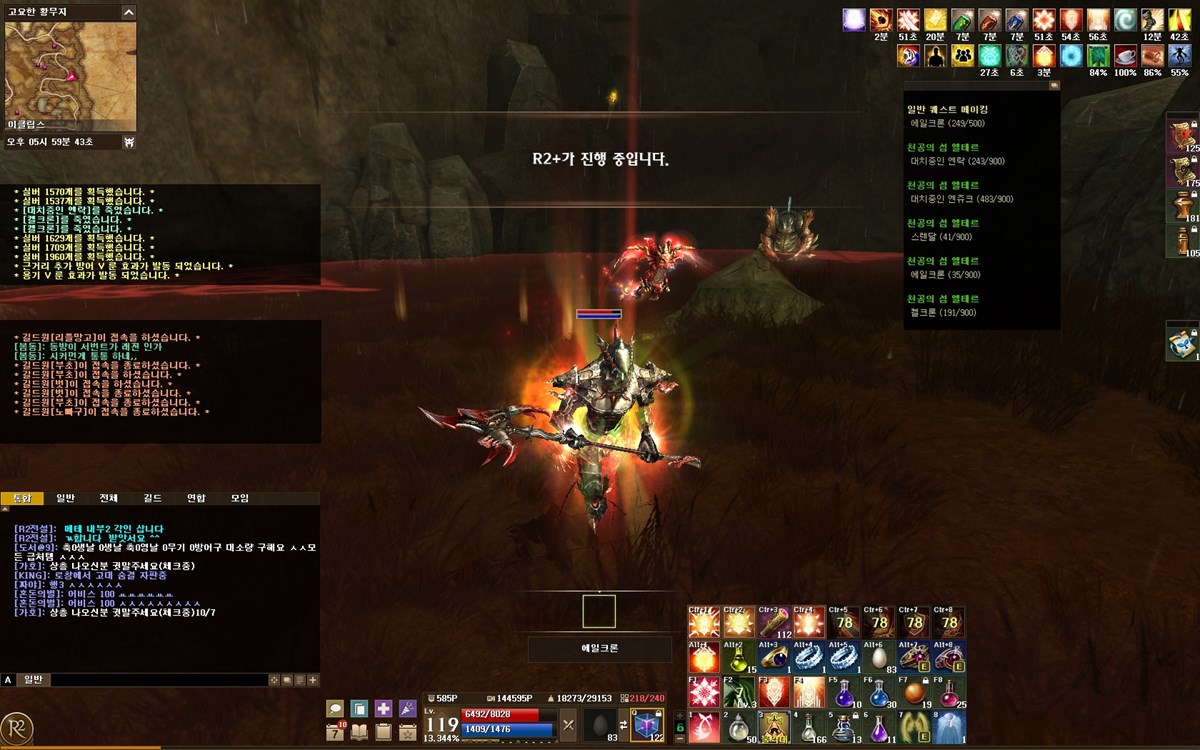Collapse the minimap with the arrow button
This screenshot has width=1200, height=750.
[x=128, y=13]
